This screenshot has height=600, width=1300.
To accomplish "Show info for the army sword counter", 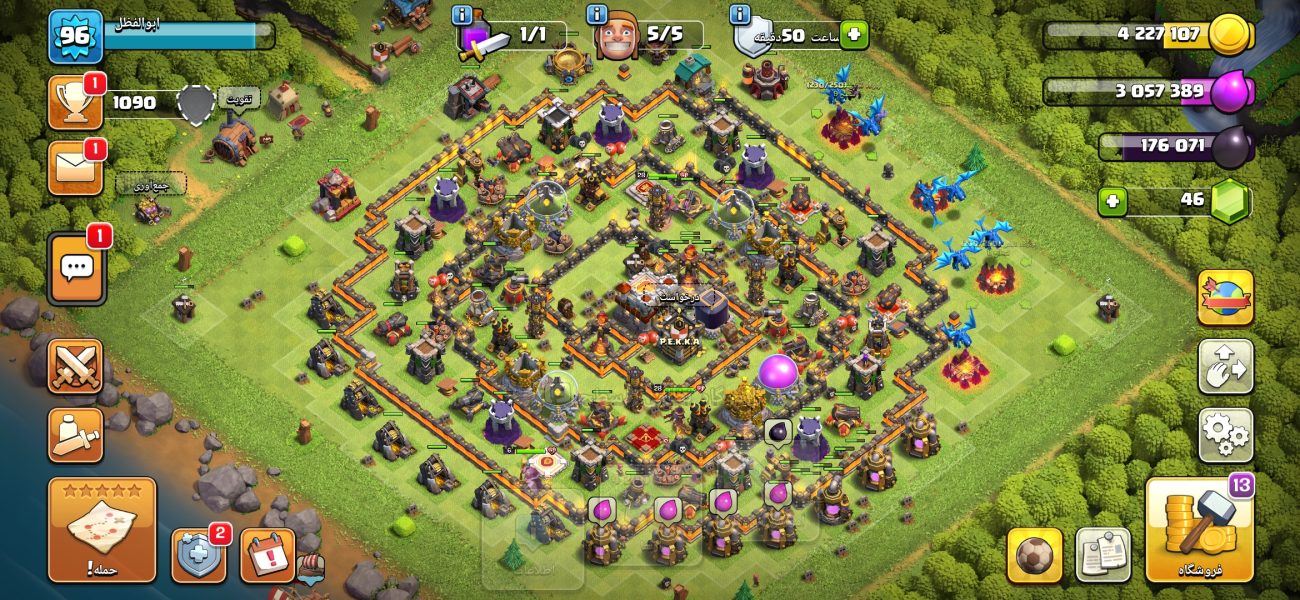I will (462, 15).
